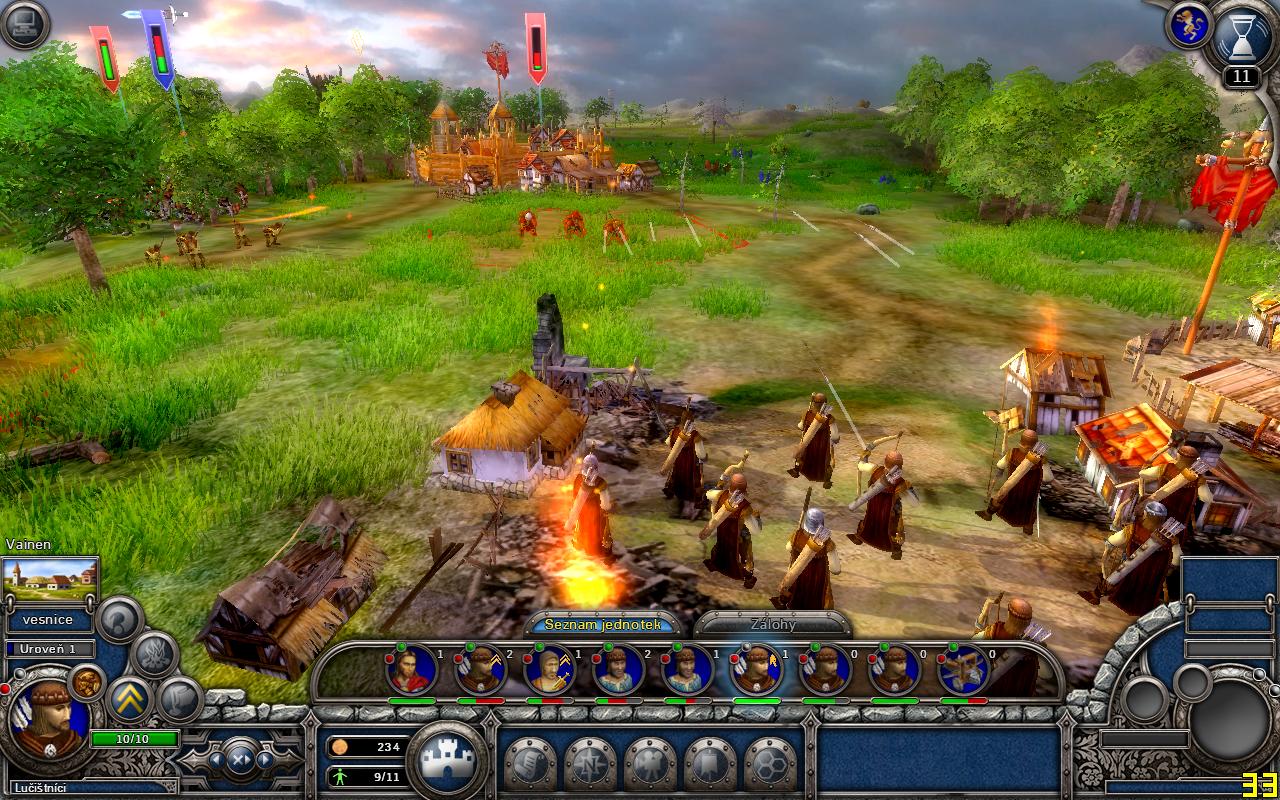Open the golden helmet unit info icon
Image resolution: width=1280 pixels, height=800 pixels.
(x=87, y=681)
